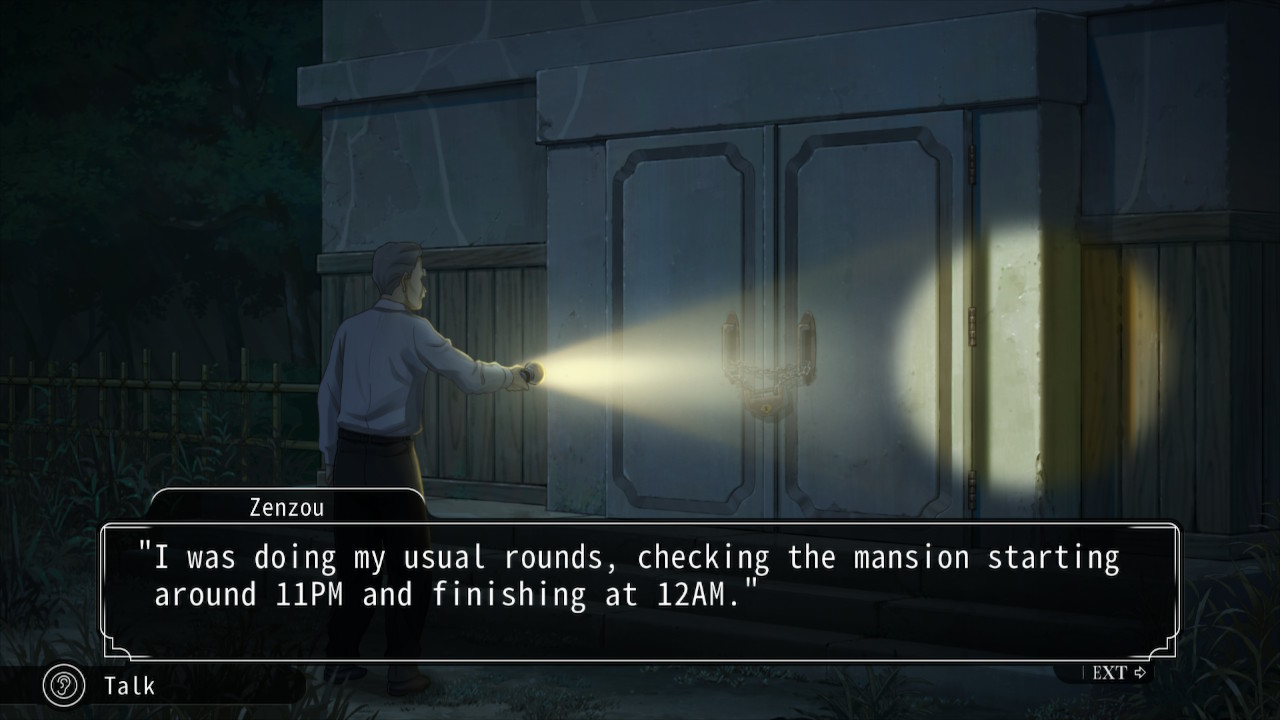Click the EXT arrow button

click(x=1117, y=673)
